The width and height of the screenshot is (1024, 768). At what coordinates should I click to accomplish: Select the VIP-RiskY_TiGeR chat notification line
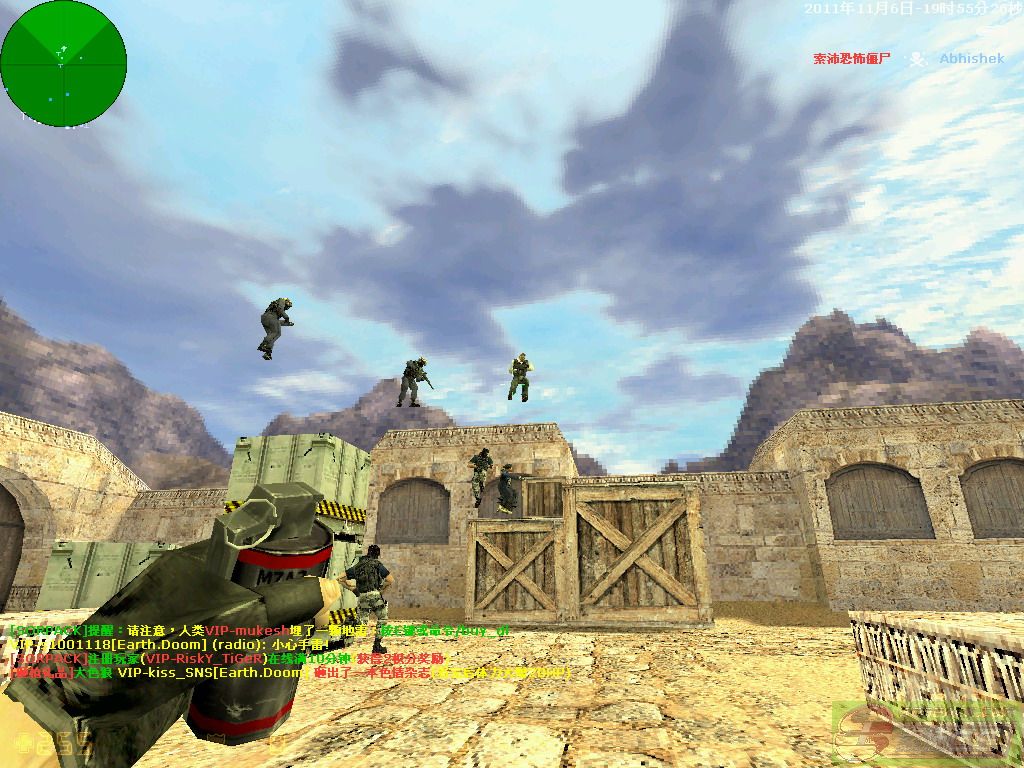[230, 659]
